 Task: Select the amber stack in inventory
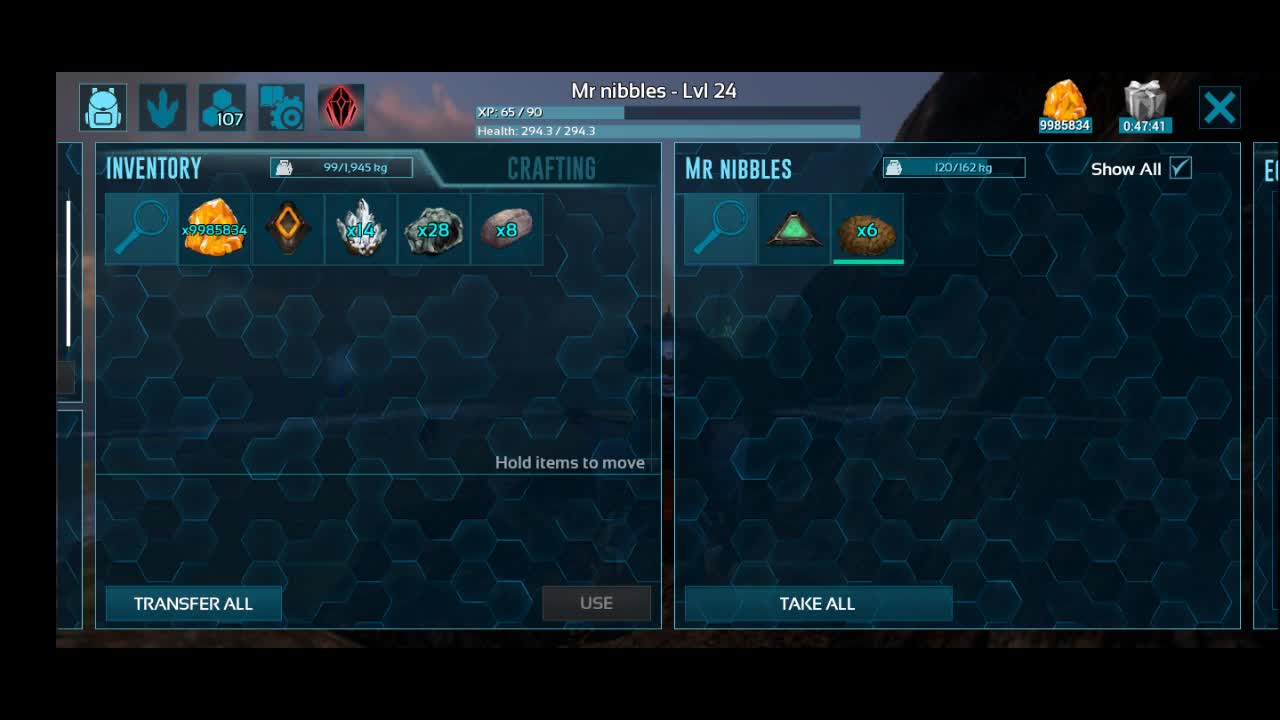coord(214,230)
